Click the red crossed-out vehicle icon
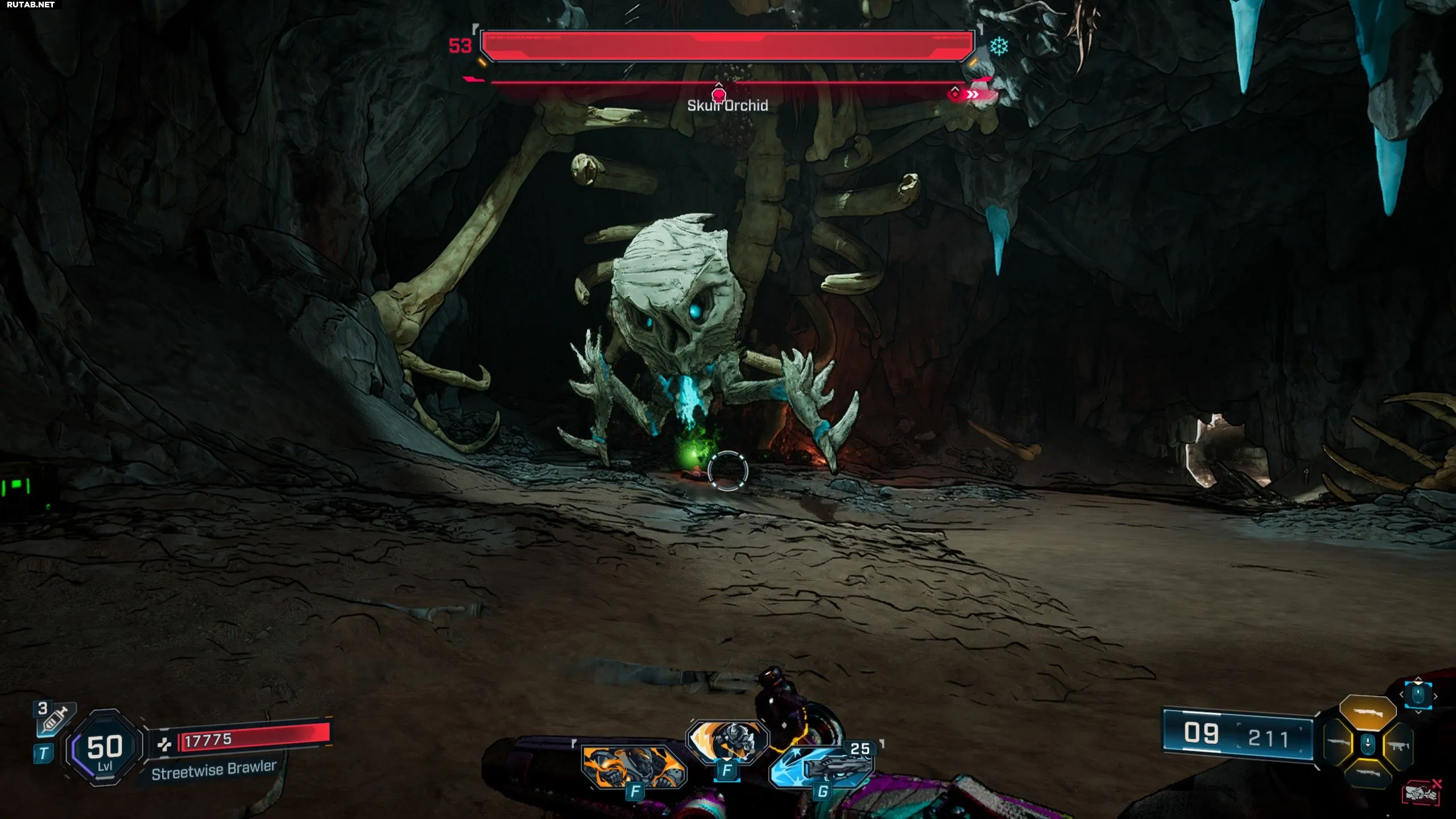This screenshot has width=1456, height=819. [x=1422, y=792]
